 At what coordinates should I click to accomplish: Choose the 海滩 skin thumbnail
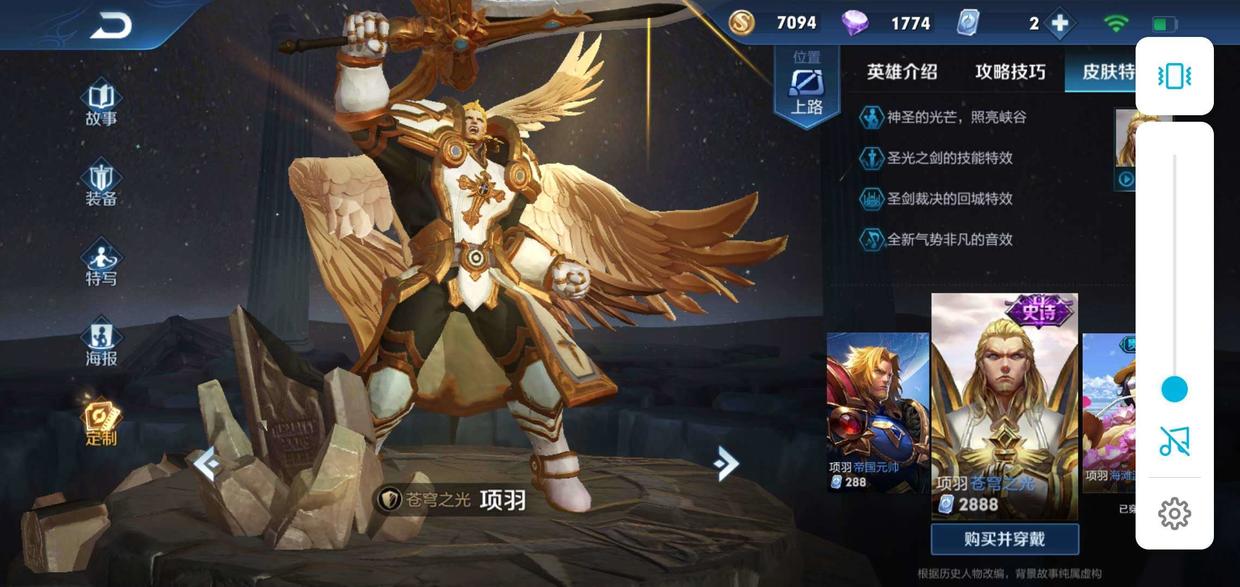1108,410
